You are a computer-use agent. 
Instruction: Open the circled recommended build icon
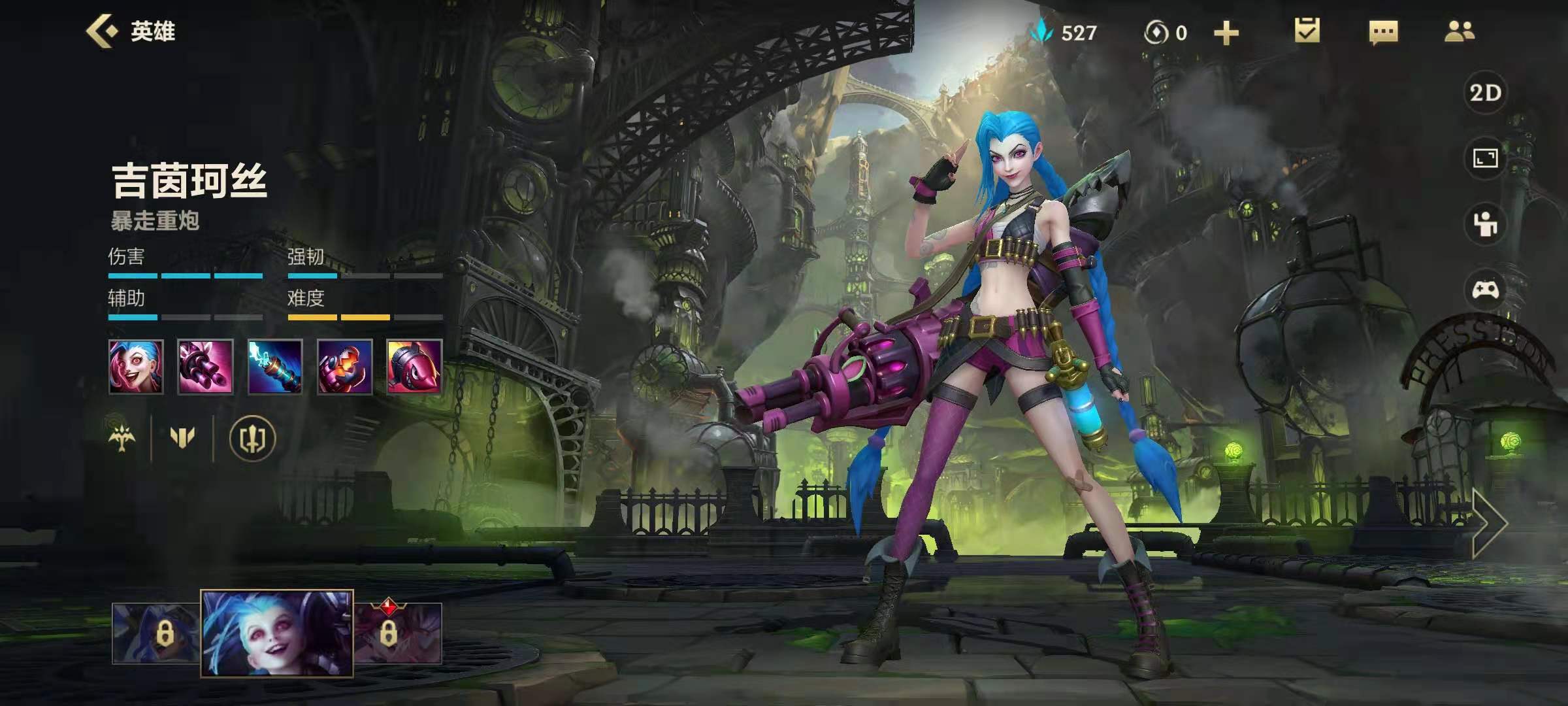click(x=252, y=438)
